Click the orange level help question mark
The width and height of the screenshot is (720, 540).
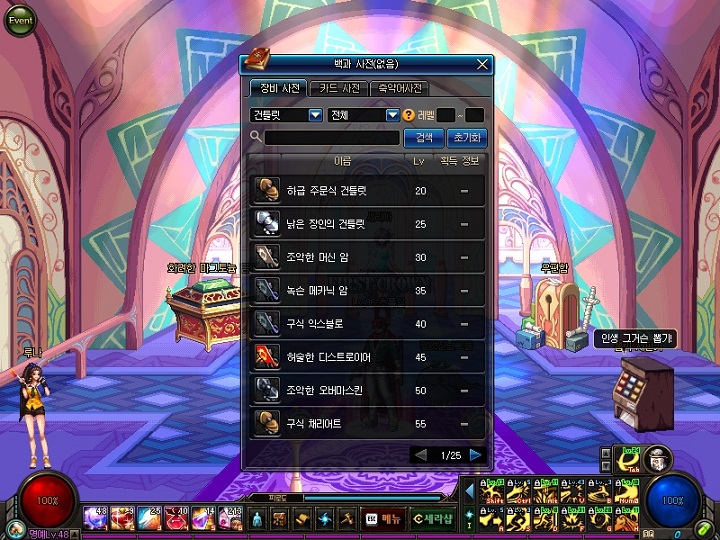tap(409, 115)
